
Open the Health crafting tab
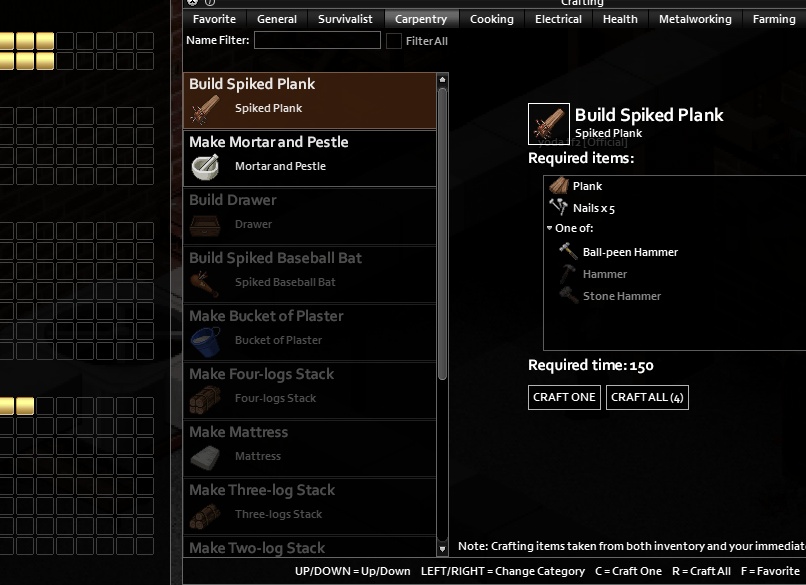coord(620,19)
